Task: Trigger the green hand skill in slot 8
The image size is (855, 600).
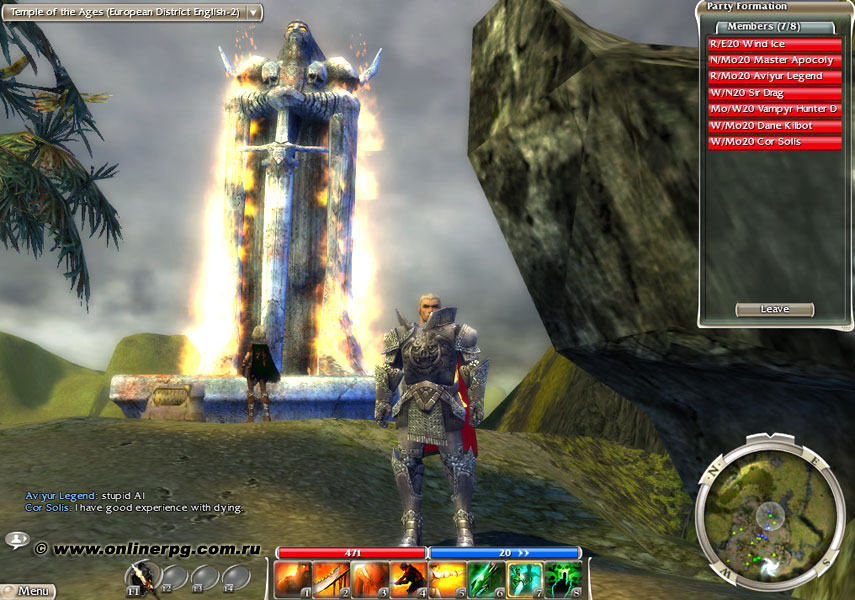Action: point(563,579)
